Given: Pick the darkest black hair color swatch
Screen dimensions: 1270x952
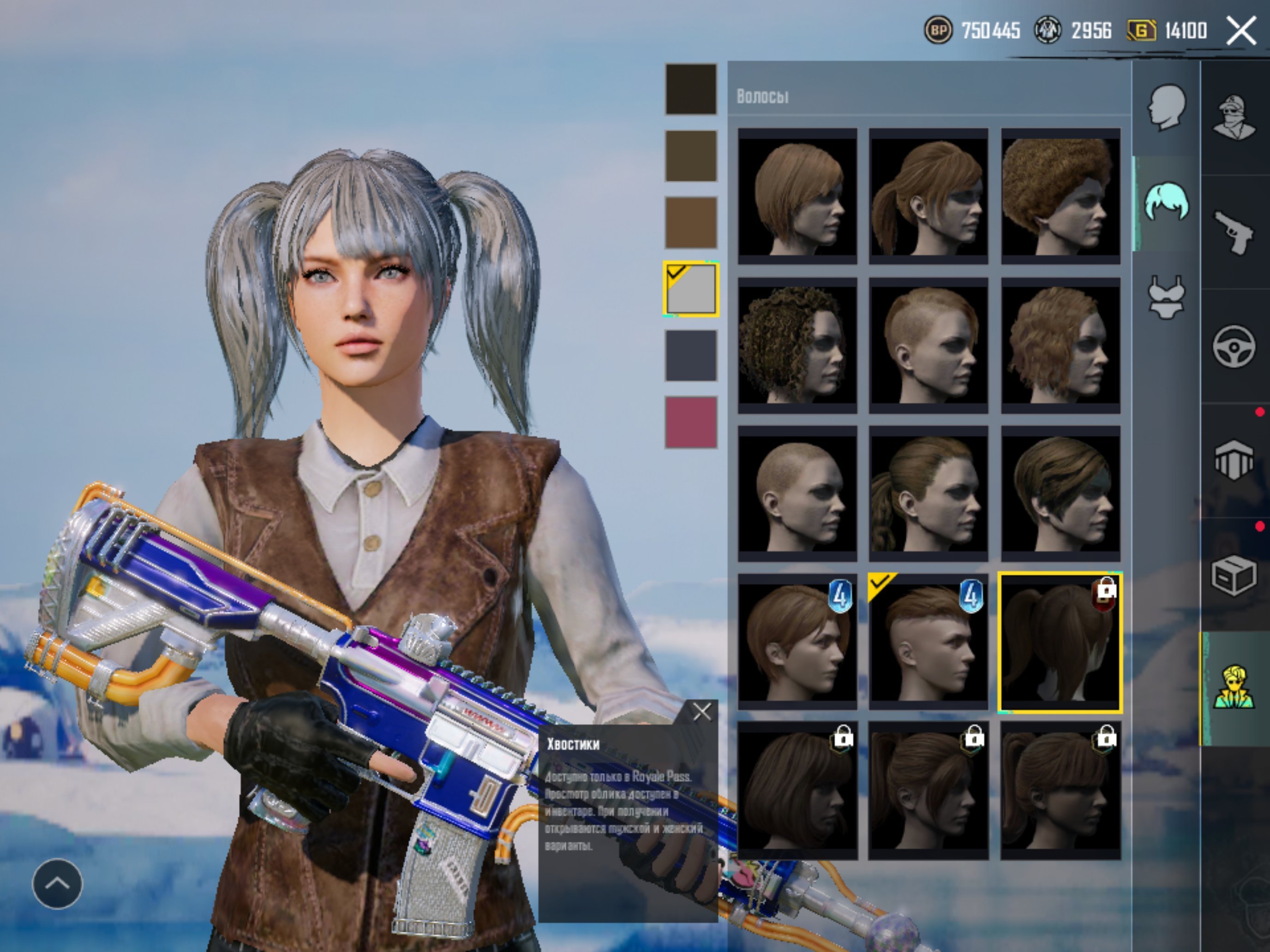Looking at the screenshot, I should (691, 89).
